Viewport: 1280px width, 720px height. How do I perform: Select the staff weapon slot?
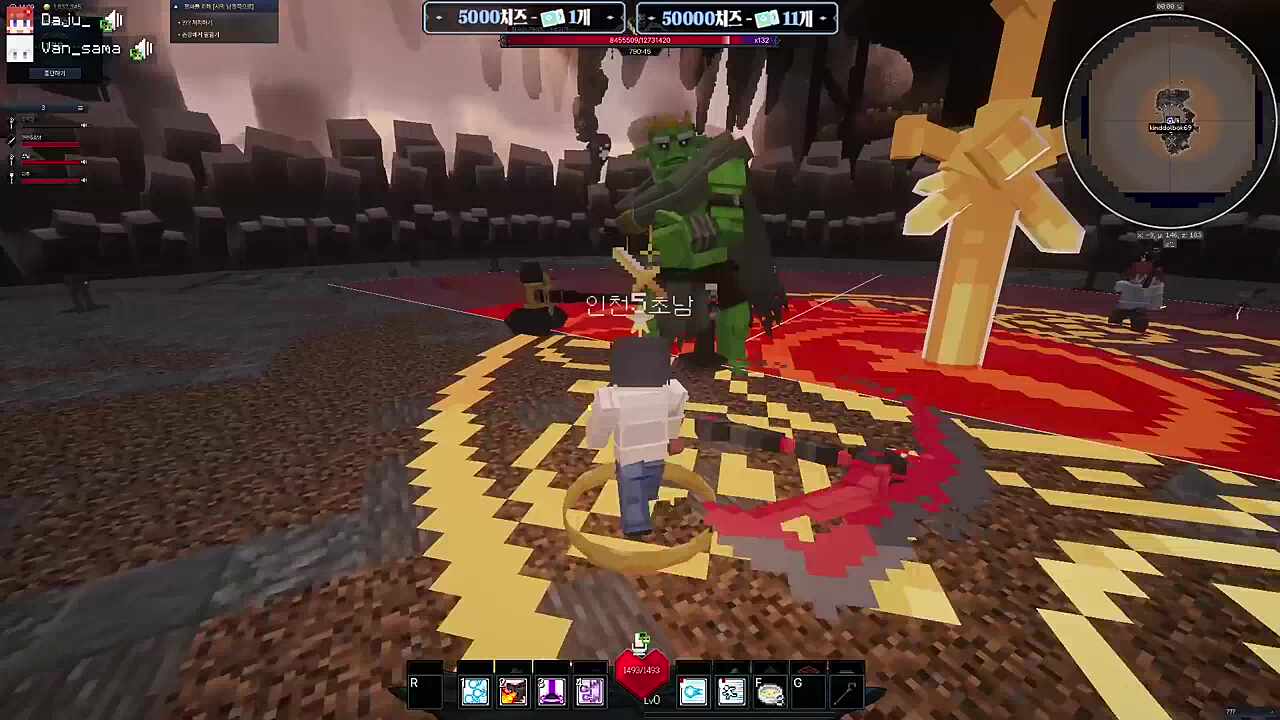[847, 691]
